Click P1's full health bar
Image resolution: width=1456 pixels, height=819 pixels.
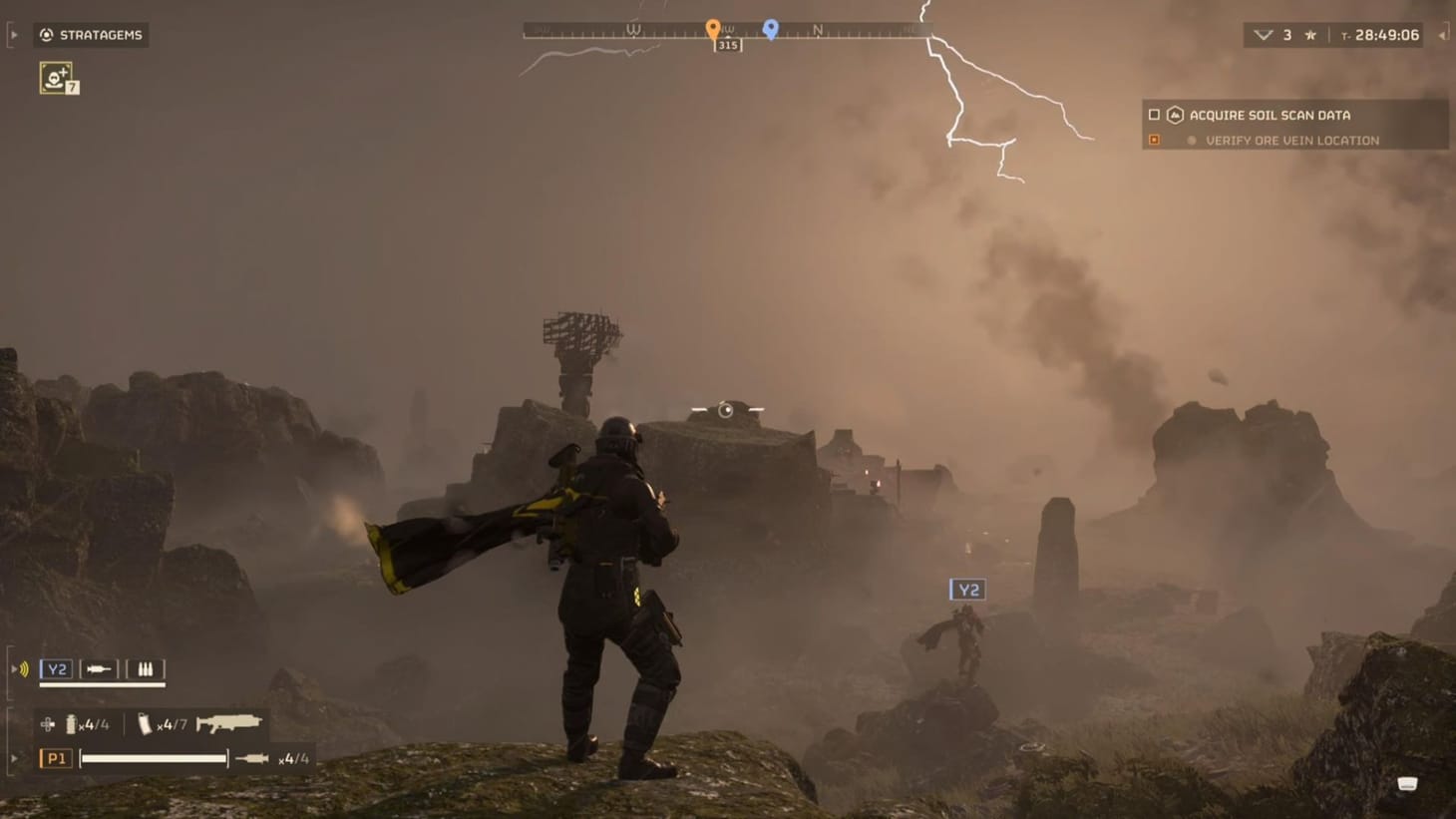pyautogui.click(x=154, y=758)
